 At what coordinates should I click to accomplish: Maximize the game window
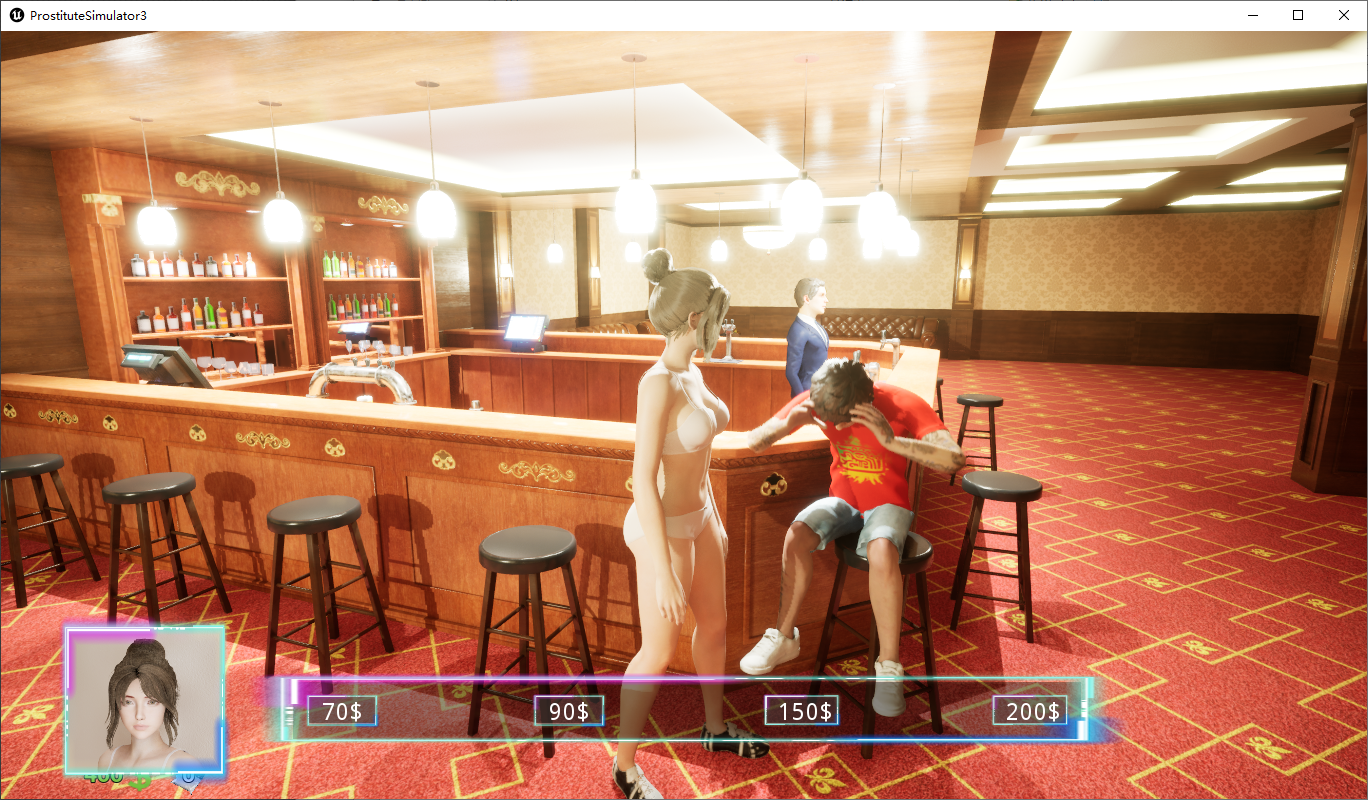coord(1298,15)
